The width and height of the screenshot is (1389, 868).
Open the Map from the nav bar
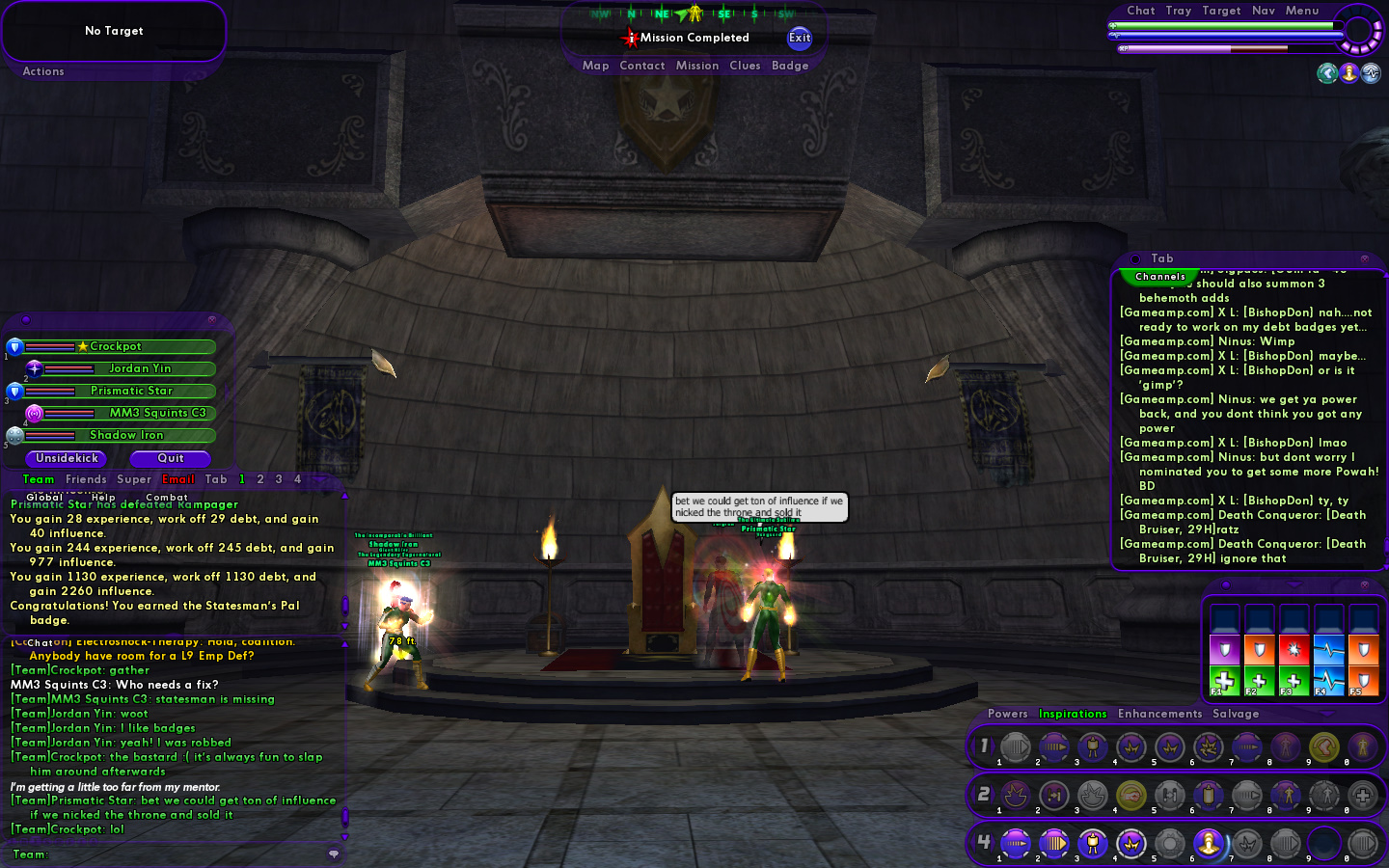coord(595,66)
